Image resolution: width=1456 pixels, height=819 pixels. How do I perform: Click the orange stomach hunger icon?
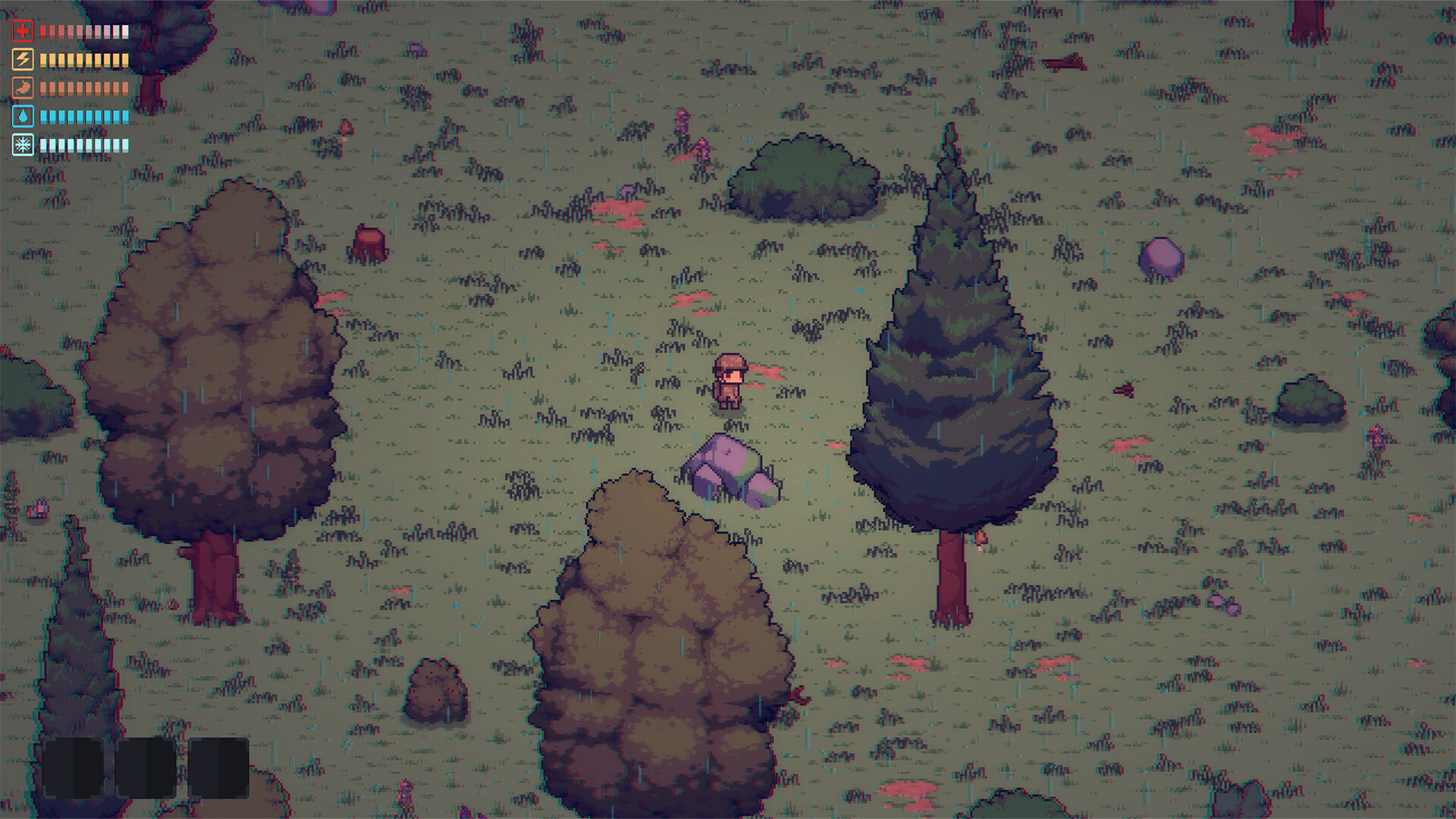[24, 86]
